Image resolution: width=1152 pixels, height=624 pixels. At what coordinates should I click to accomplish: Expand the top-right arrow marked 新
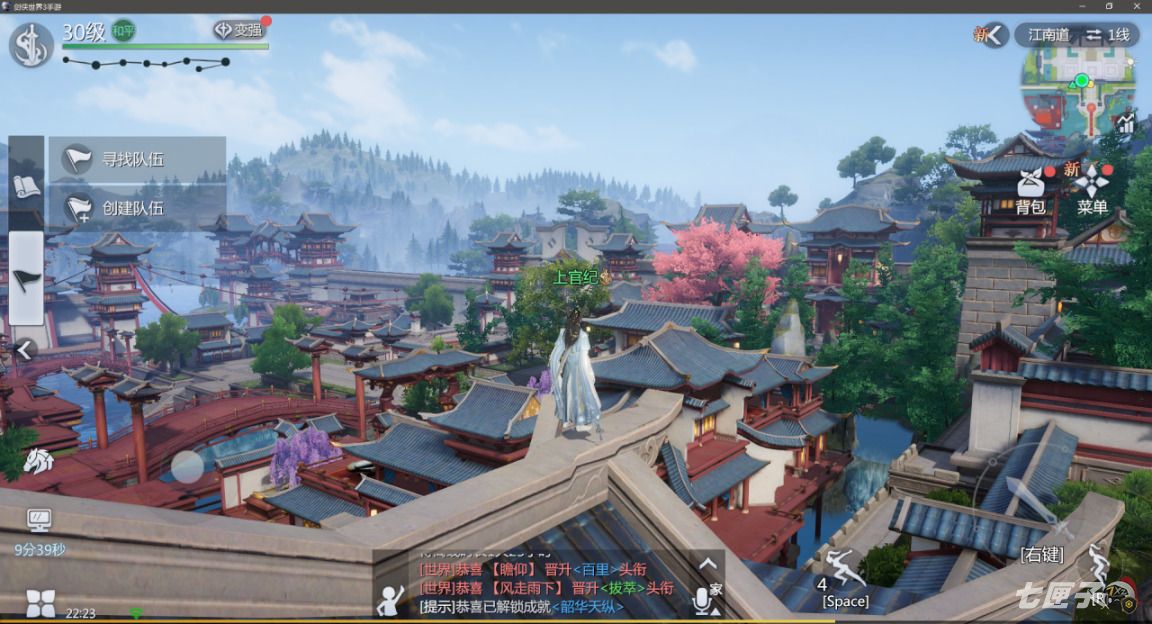(x=994, y=35)
